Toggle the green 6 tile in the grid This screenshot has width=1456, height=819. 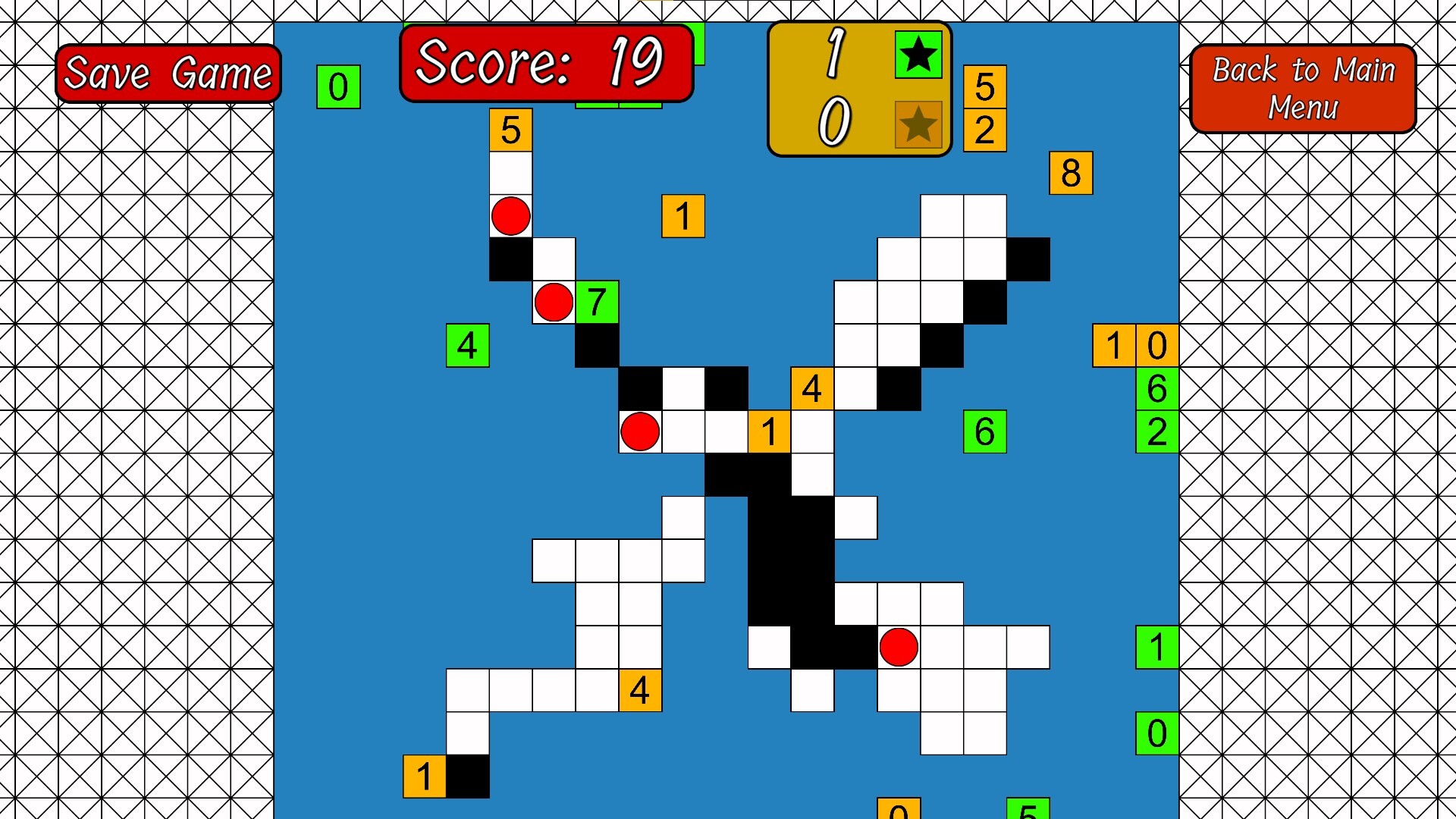tap(984, 432)
